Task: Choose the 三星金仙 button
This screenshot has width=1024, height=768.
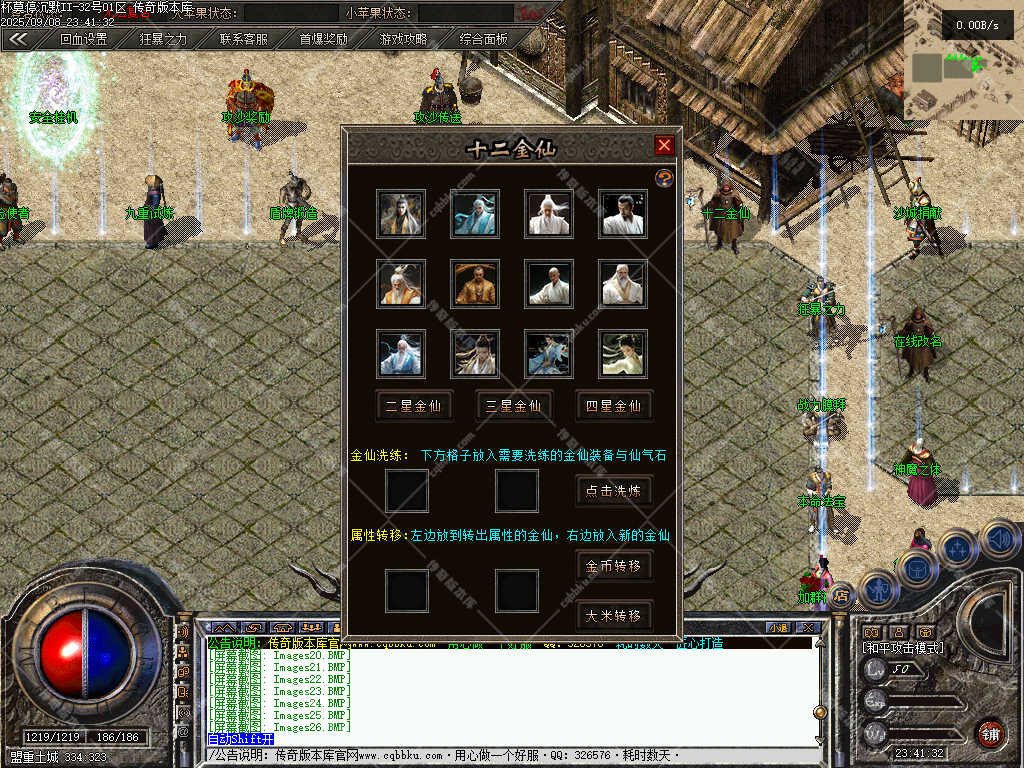Action: [513, 406]
